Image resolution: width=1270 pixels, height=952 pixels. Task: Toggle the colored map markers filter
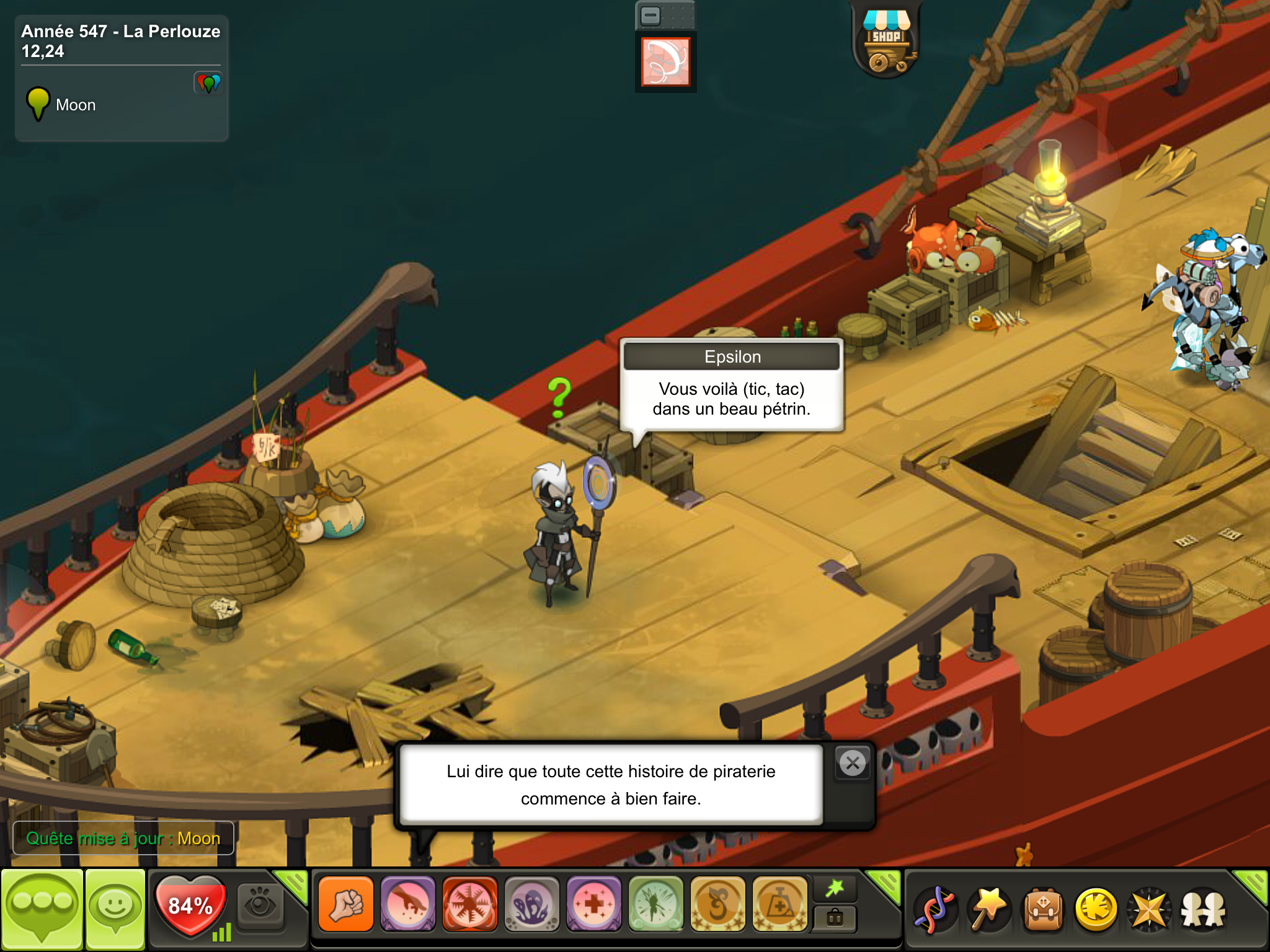click(208, 83)
